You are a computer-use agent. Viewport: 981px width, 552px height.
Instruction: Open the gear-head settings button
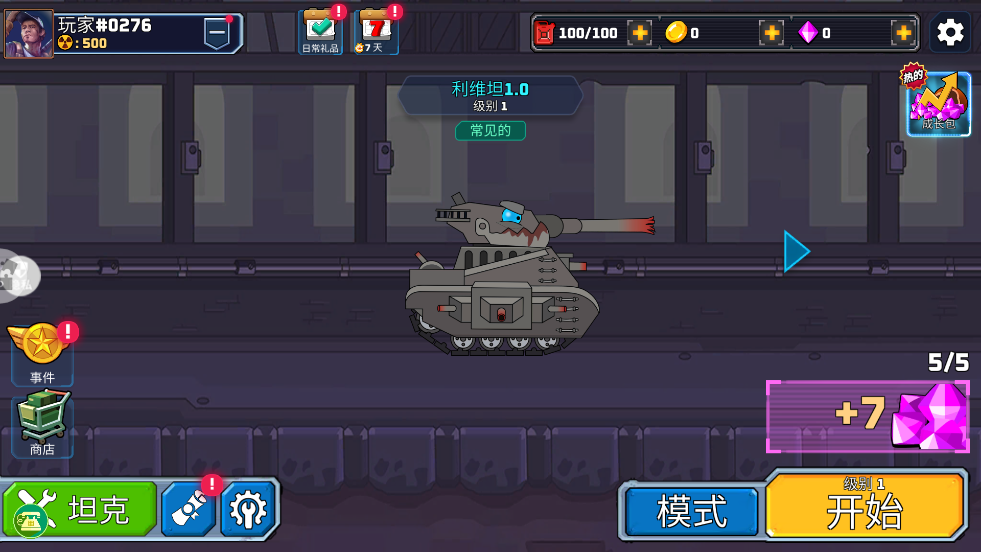(x=246, y=510)
